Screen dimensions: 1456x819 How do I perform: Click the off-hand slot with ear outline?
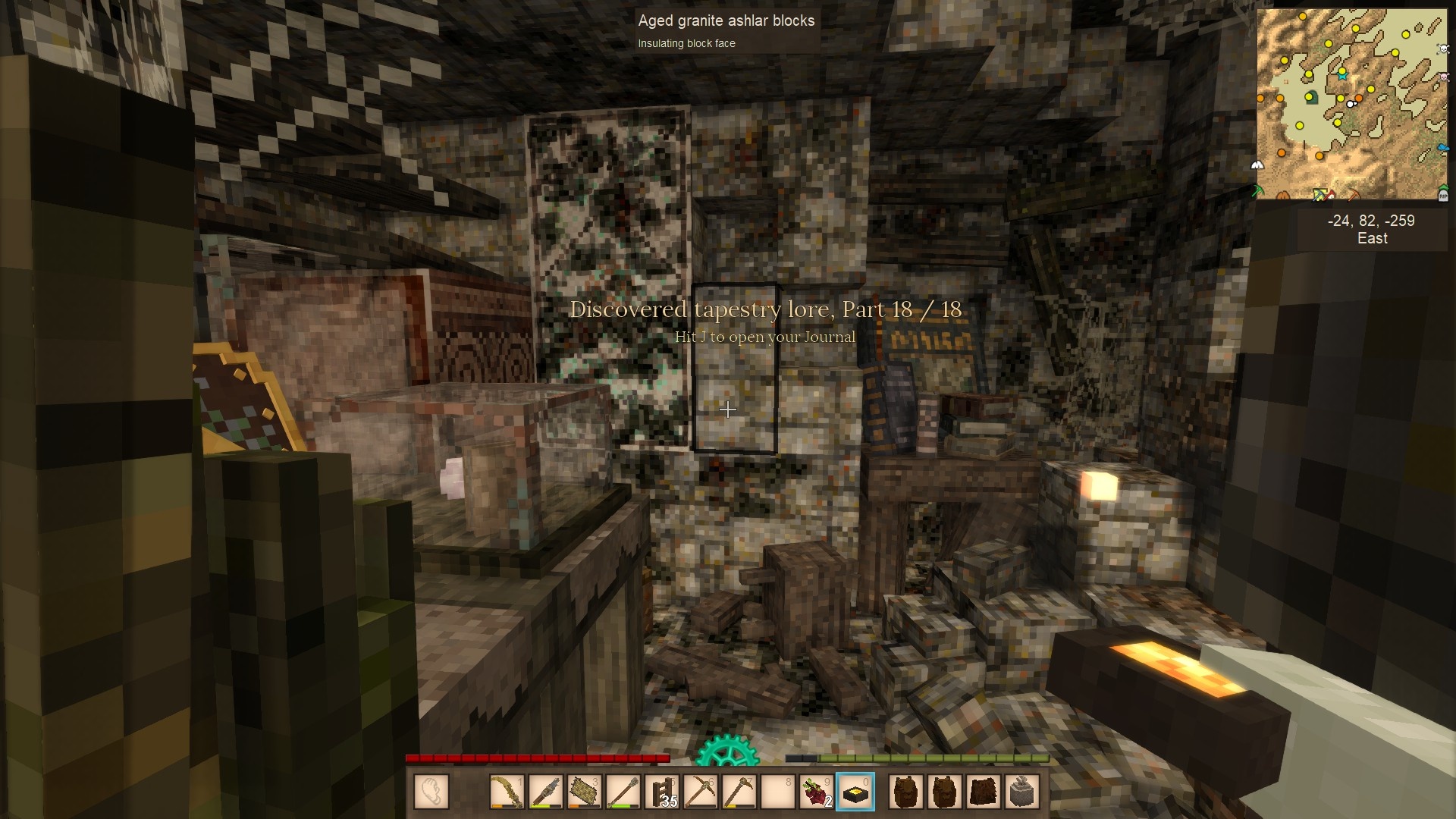click(431, 792)
